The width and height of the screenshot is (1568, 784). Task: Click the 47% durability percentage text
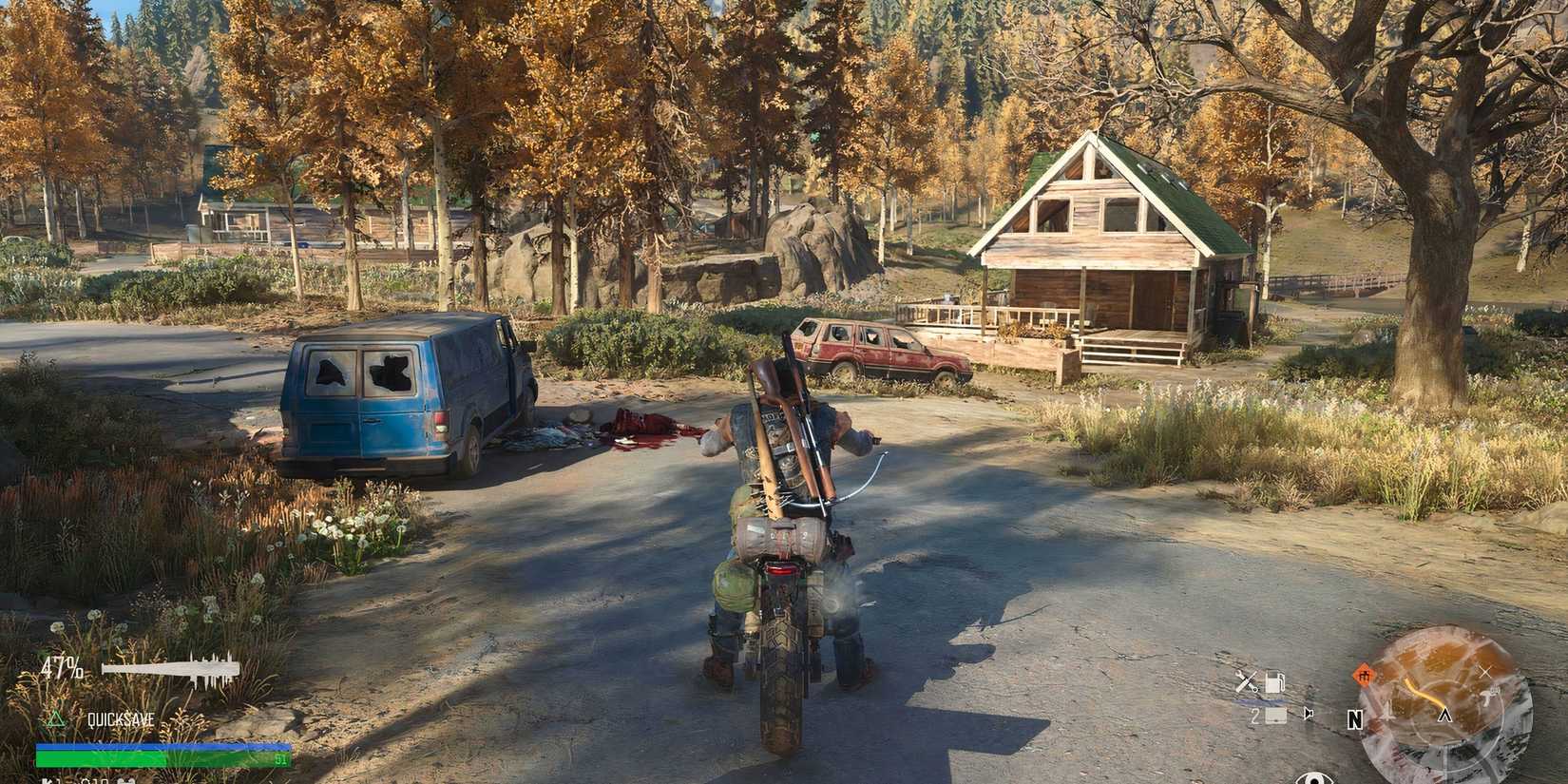[63, 667]
